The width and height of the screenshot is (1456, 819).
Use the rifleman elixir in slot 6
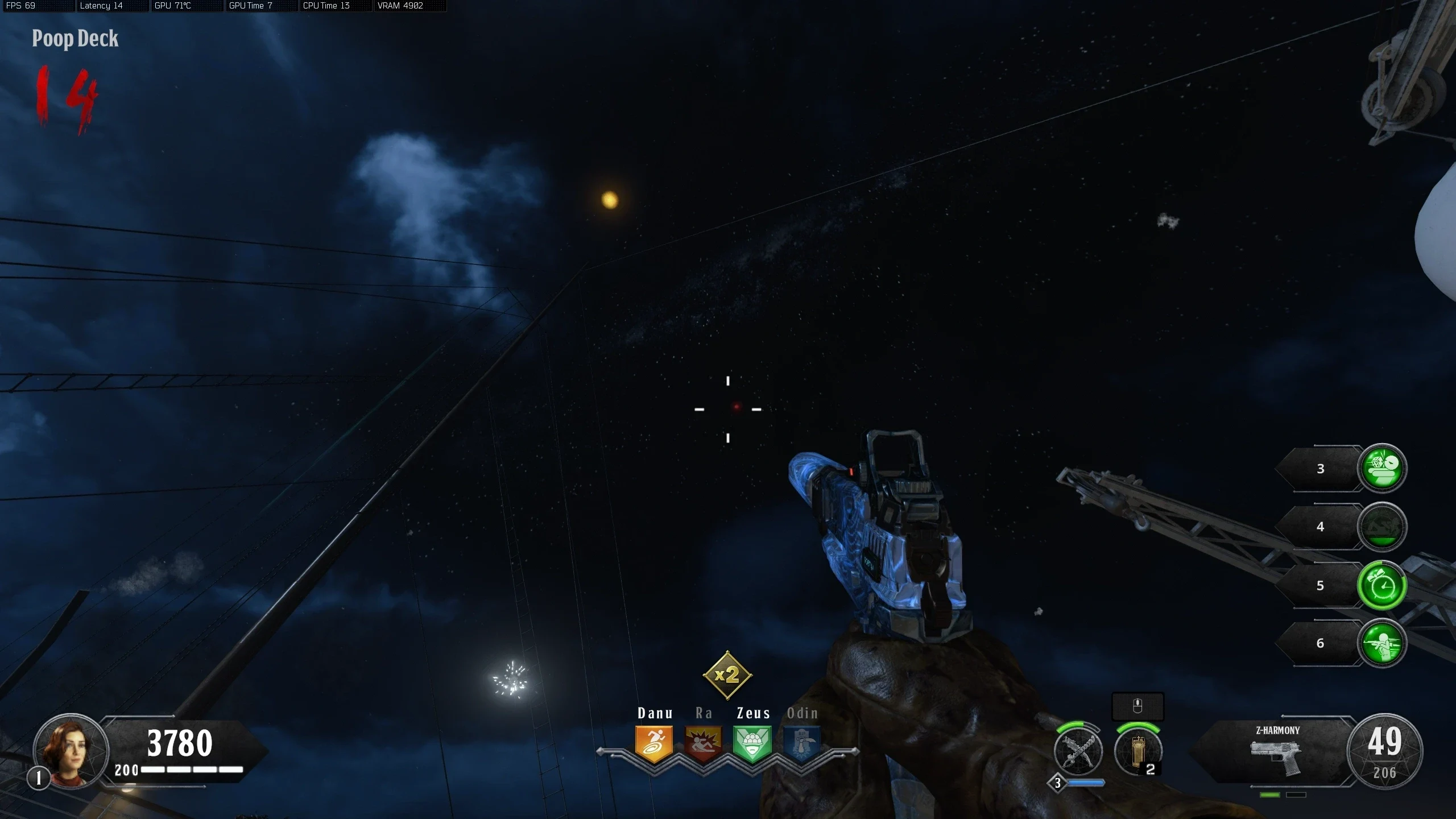(x=1382, y=643)
